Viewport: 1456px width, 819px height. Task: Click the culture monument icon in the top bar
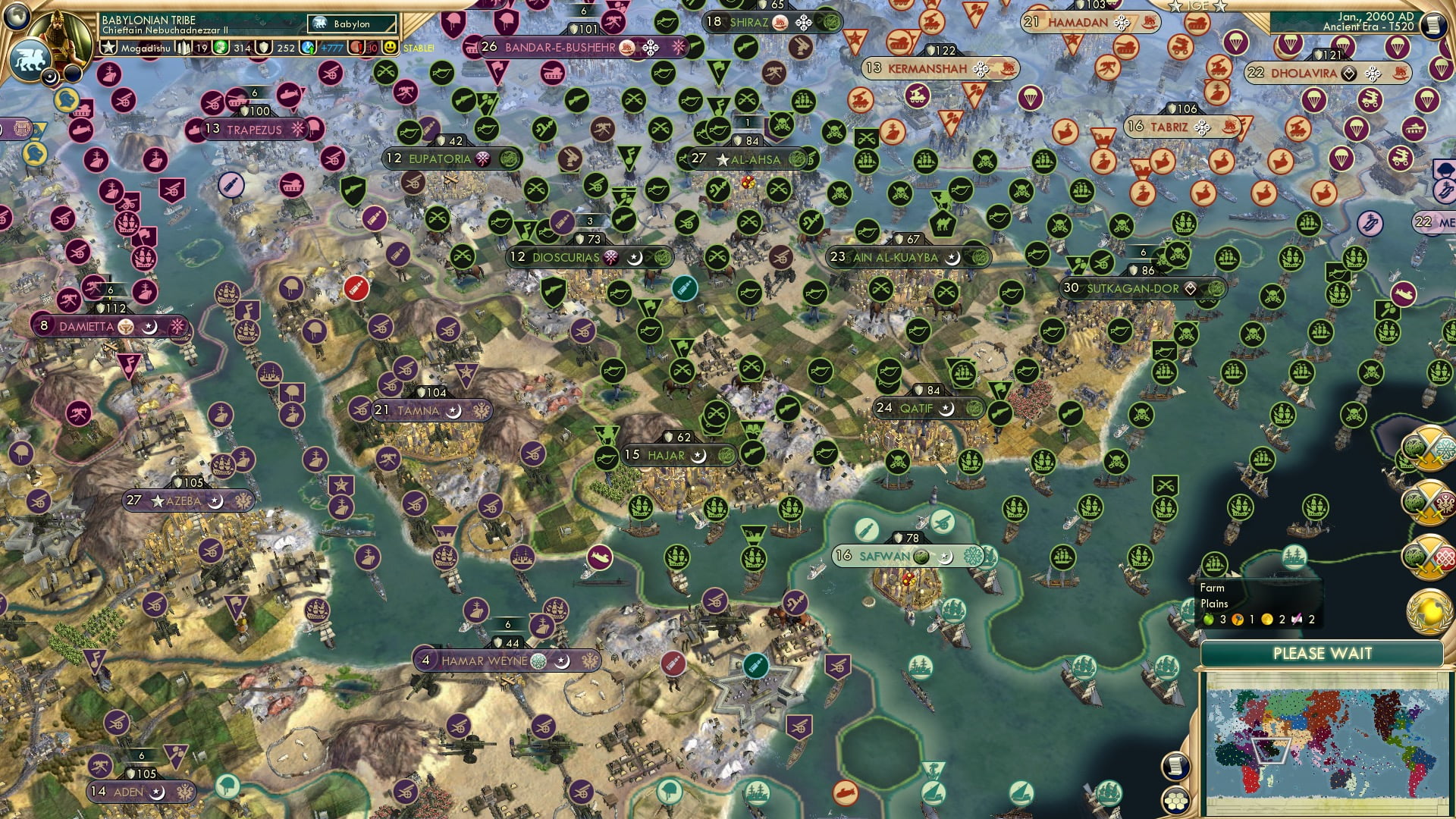coord(182,47)
